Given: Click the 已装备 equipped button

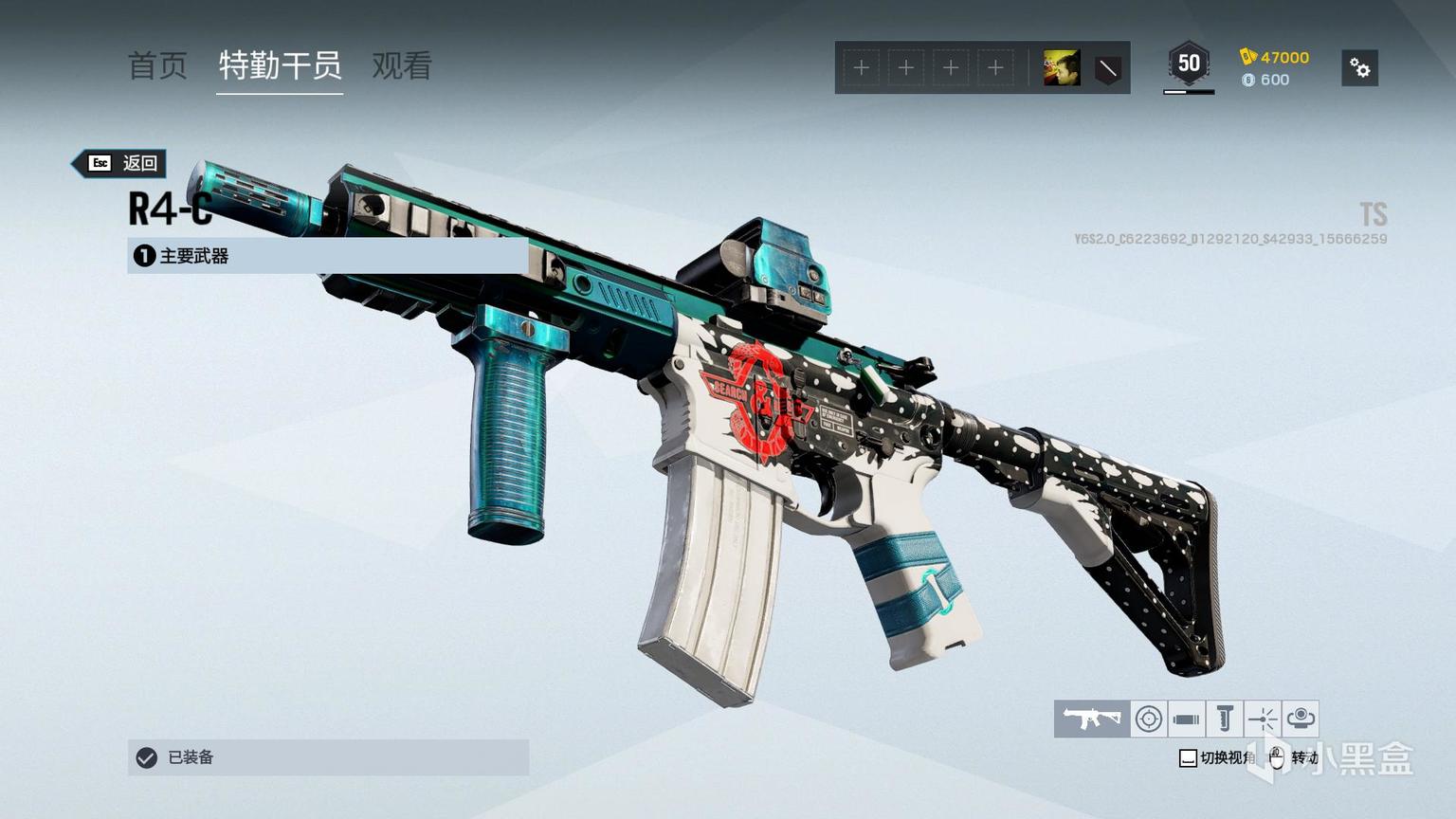Looking at the screenshot, I should [x=327, y=757].
